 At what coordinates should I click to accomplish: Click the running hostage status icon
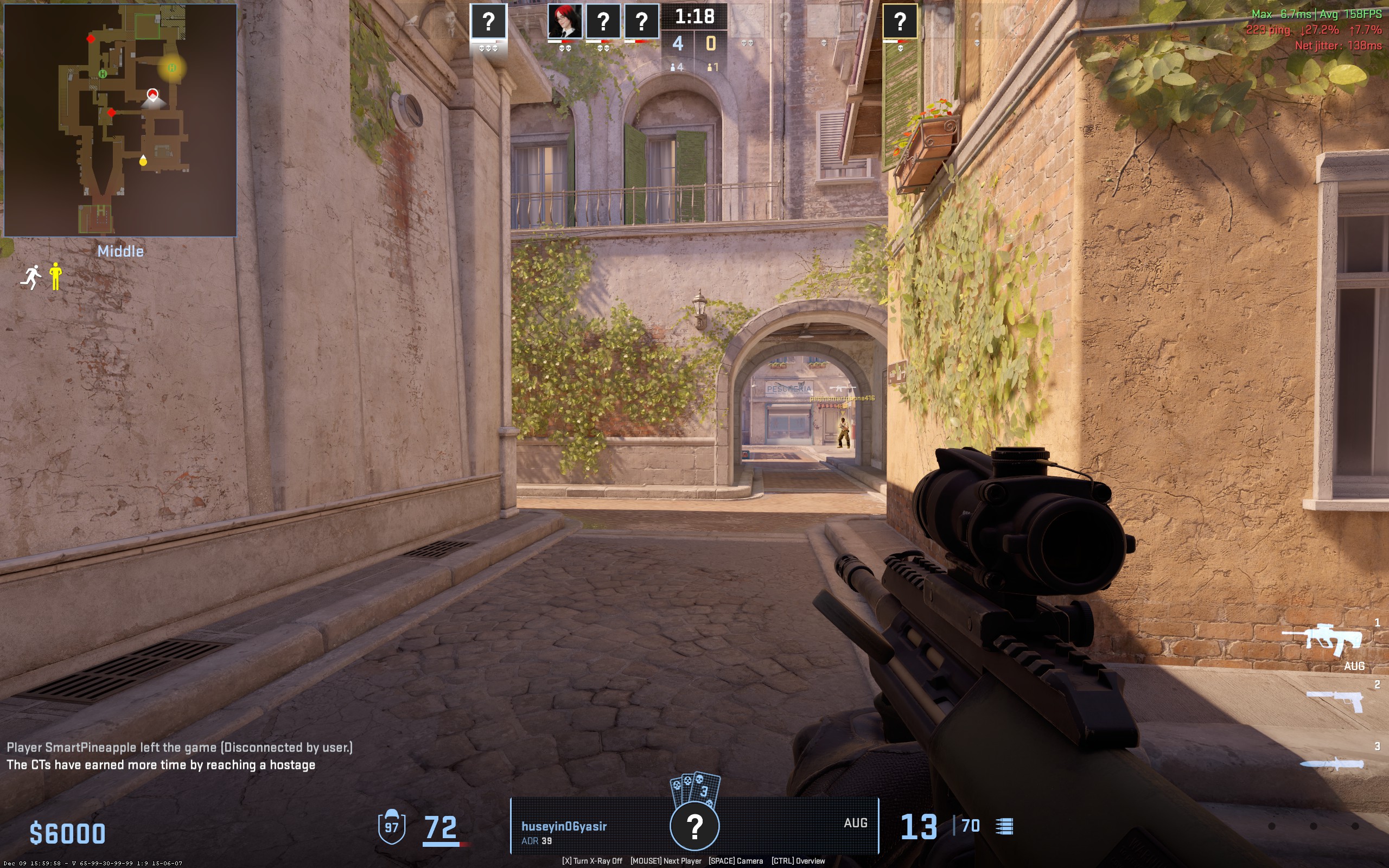tap(31, 277)
